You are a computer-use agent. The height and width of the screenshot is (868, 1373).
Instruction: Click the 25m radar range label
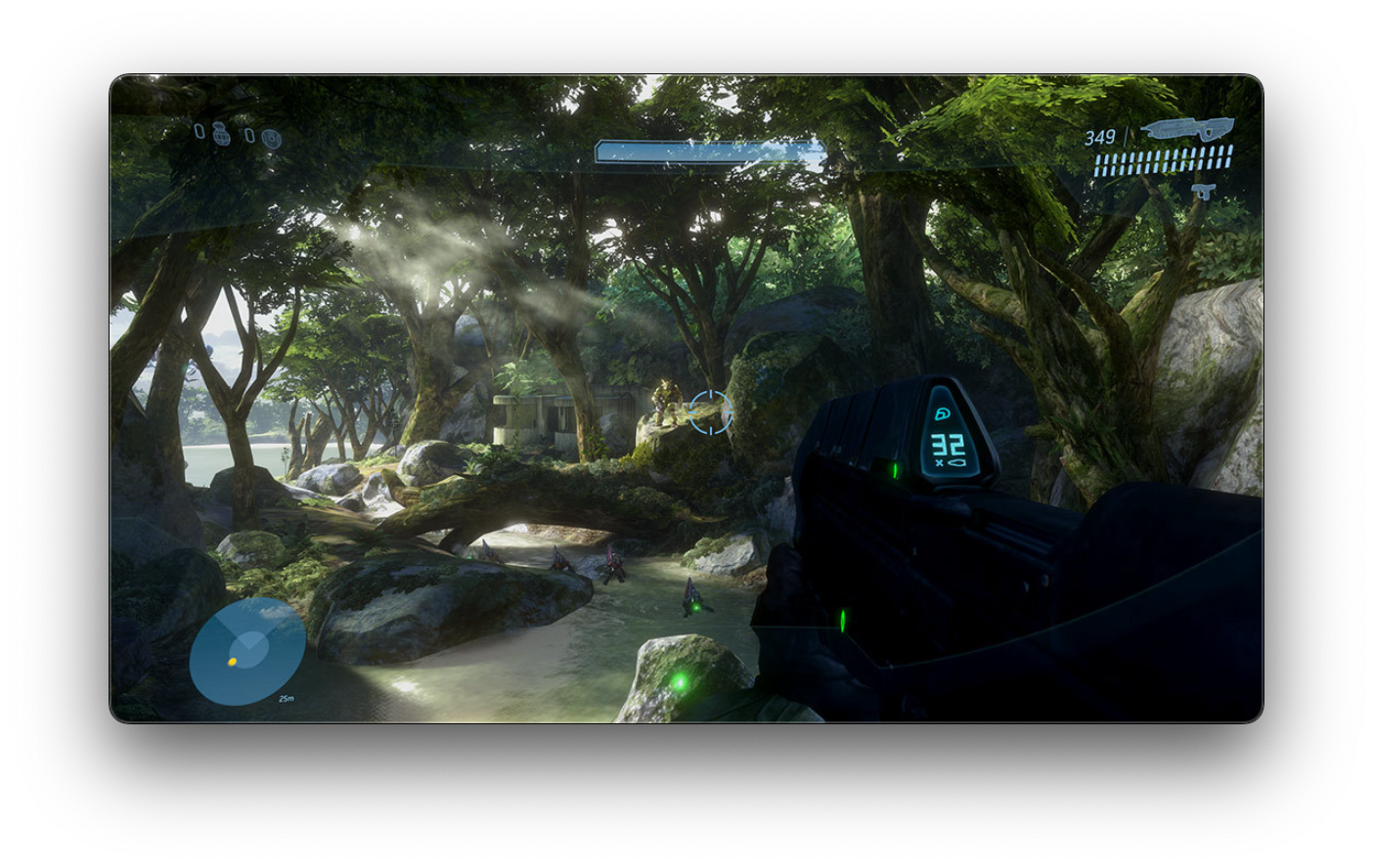click(x=287, y=697)
